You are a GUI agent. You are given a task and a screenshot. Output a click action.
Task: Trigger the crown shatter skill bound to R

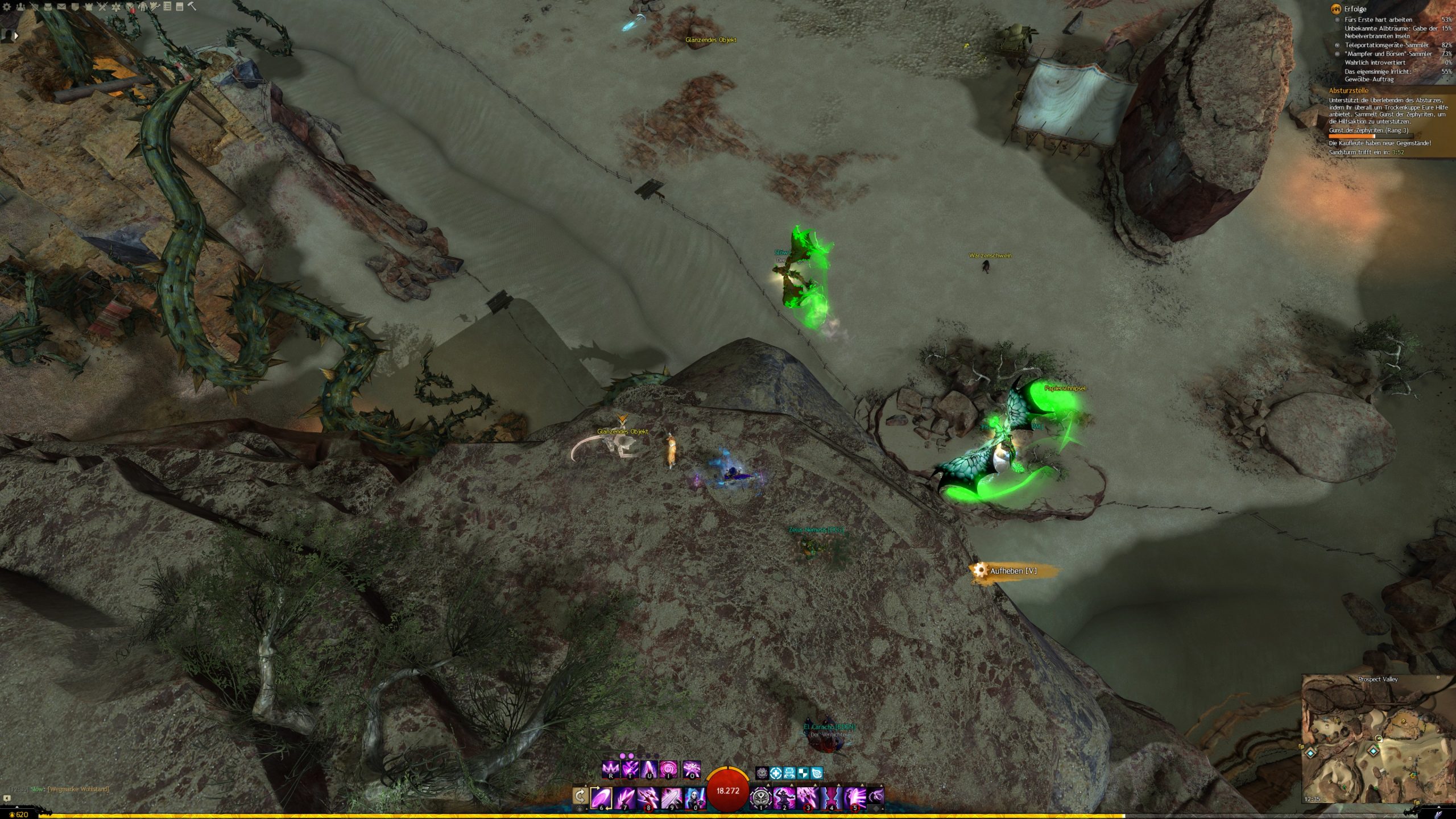pos(610,770)
